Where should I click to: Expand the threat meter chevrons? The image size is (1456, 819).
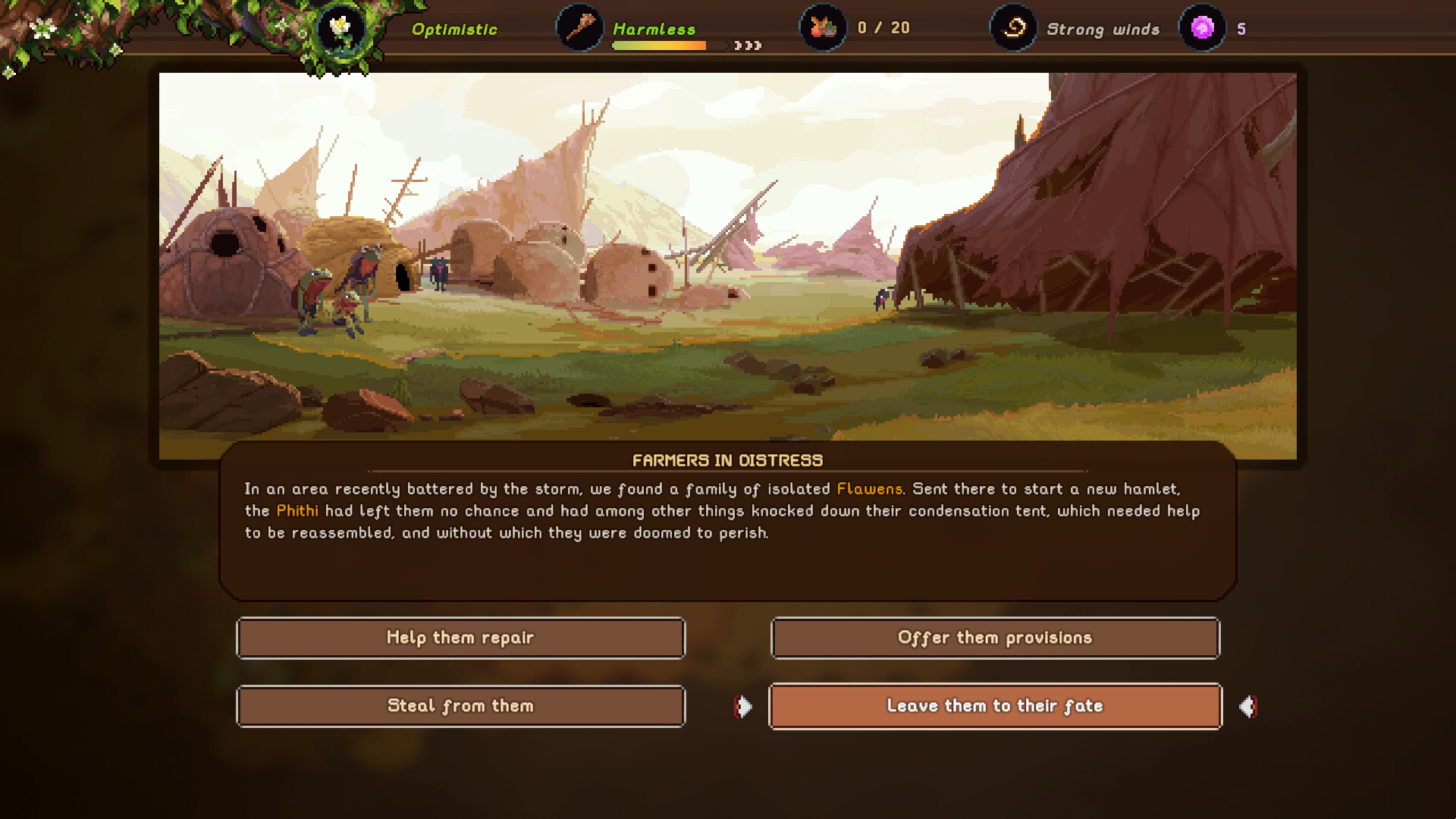(x=749, y=45)
